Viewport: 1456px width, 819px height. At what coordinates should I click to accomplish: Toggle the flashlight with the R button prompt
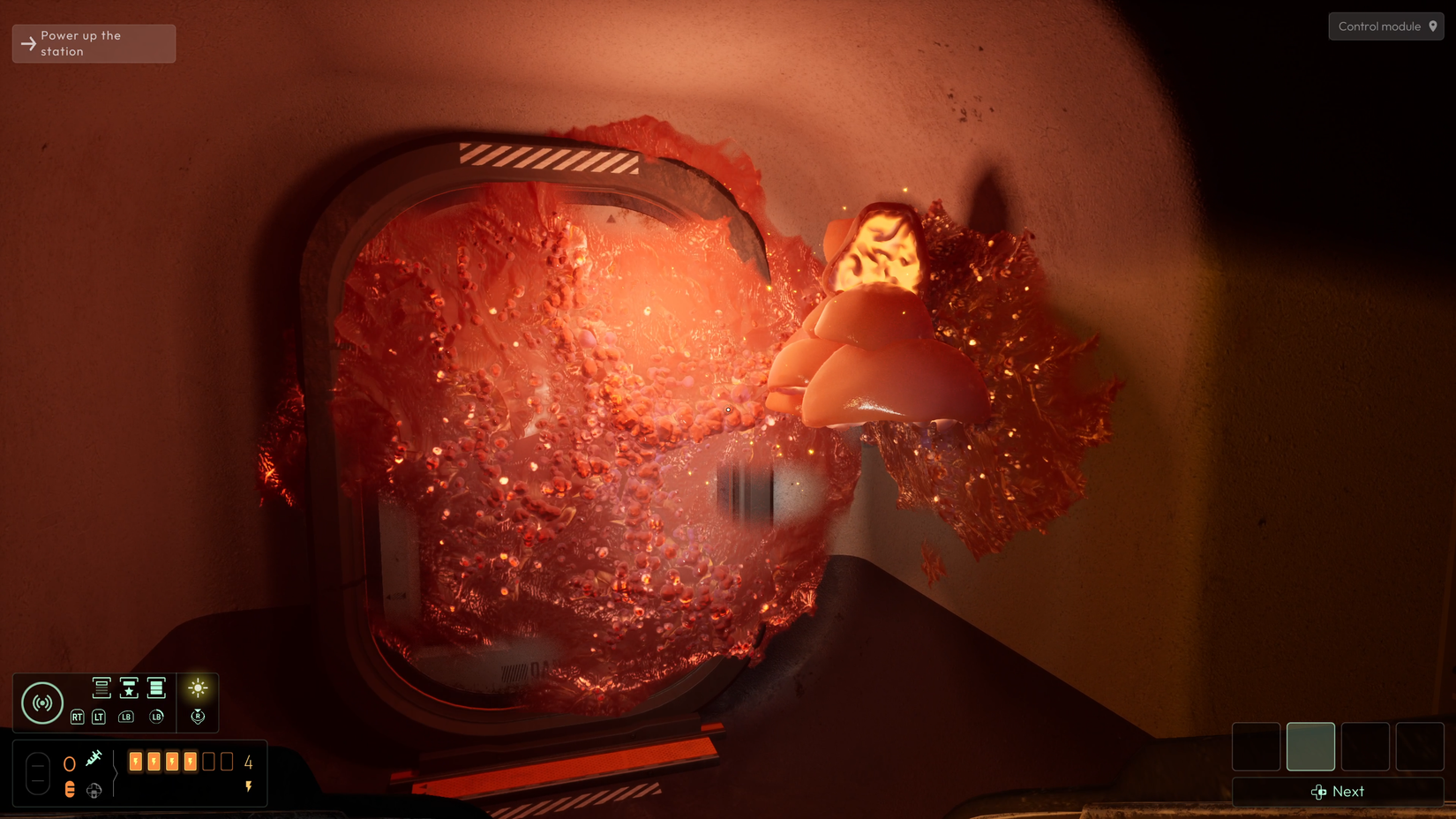click(199, 718)
